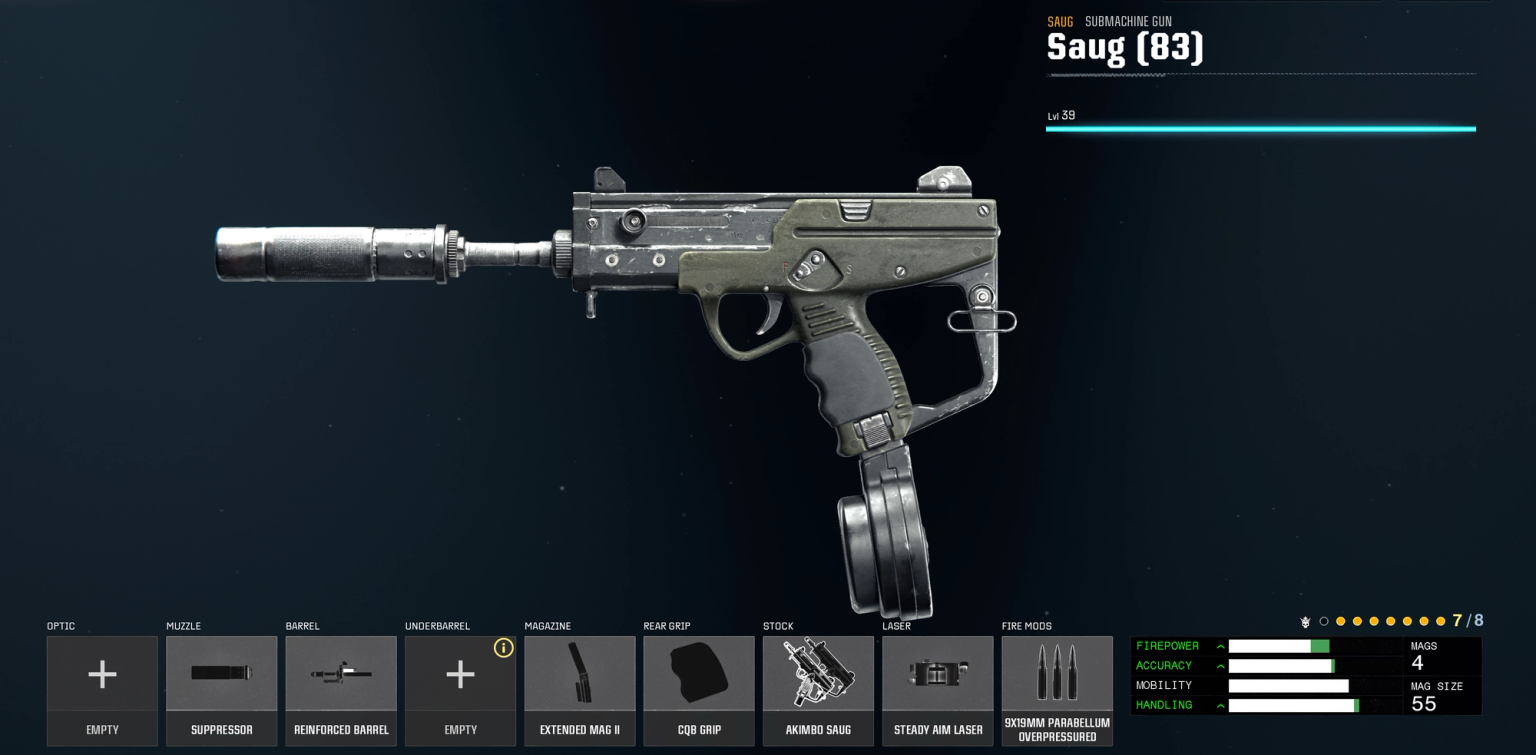The height and width of the screenshot is (755, 1536).
Task: Expand the Accuracy stat breakdown
Action: 1220,666
